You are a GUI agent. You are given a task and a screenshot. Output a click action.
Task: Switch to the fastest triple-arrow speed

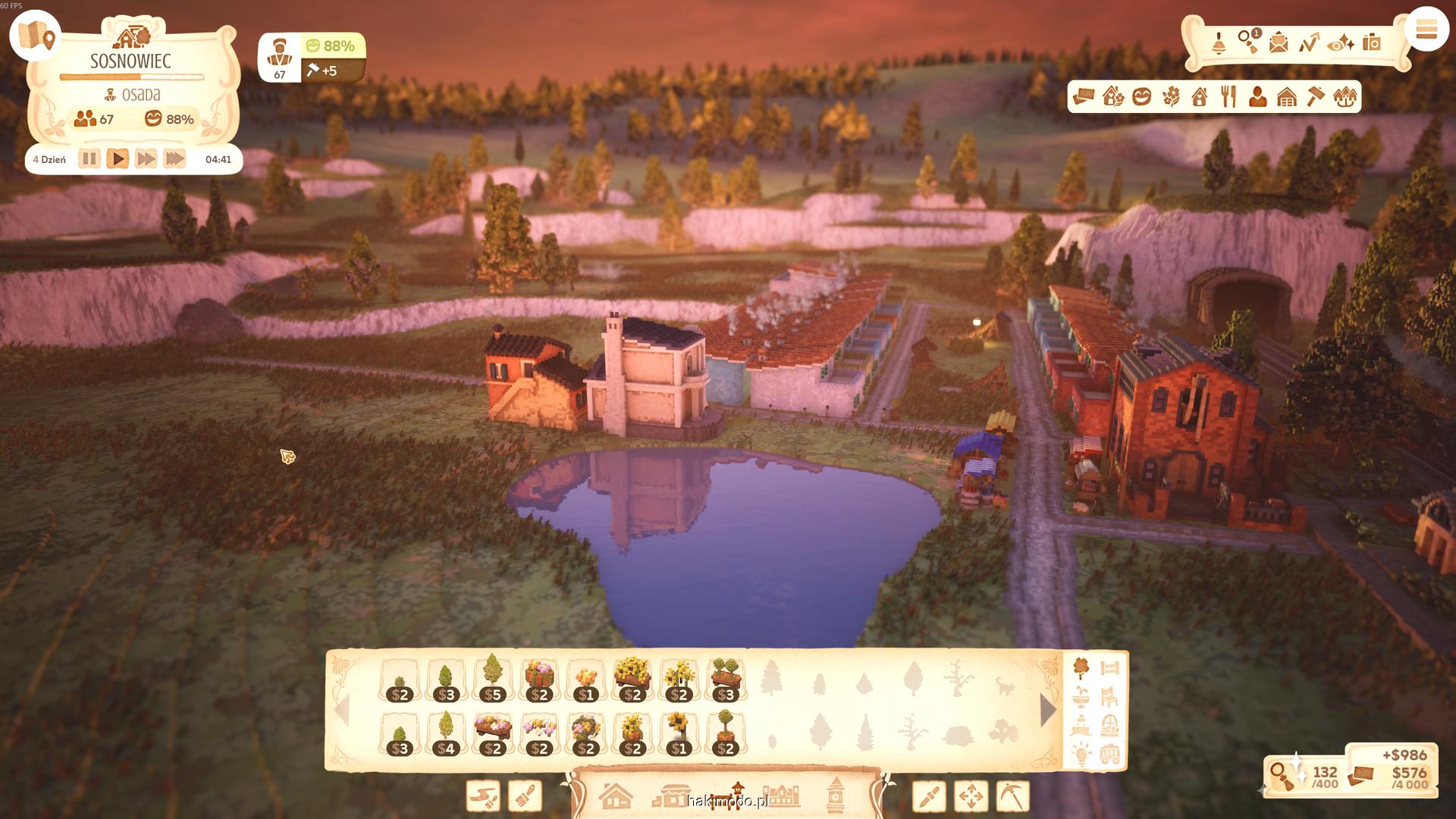[x=174, y=159]
